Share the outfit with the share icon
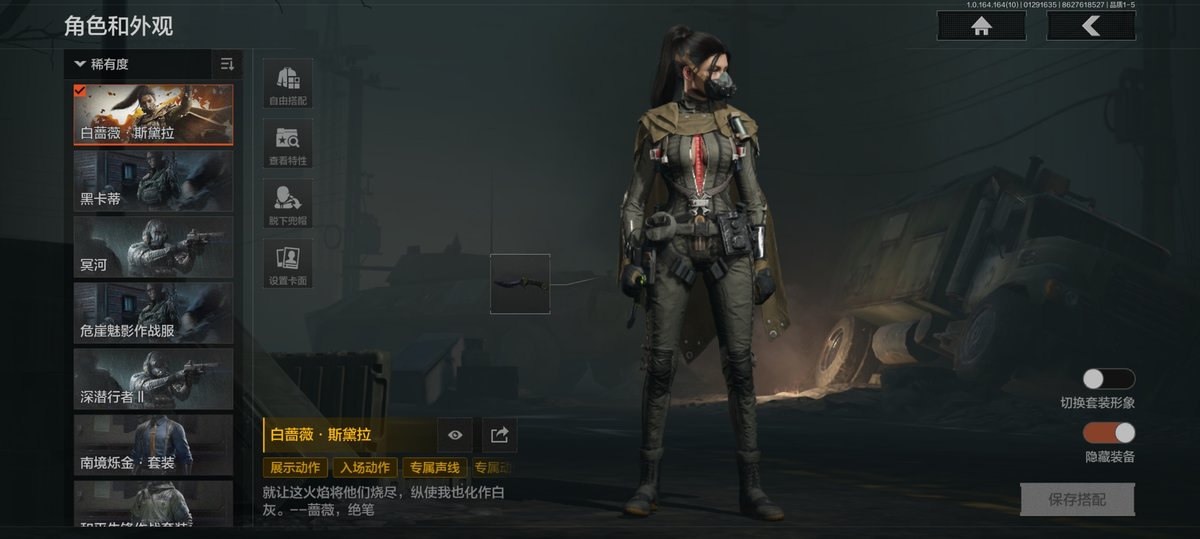 [500, 434]
